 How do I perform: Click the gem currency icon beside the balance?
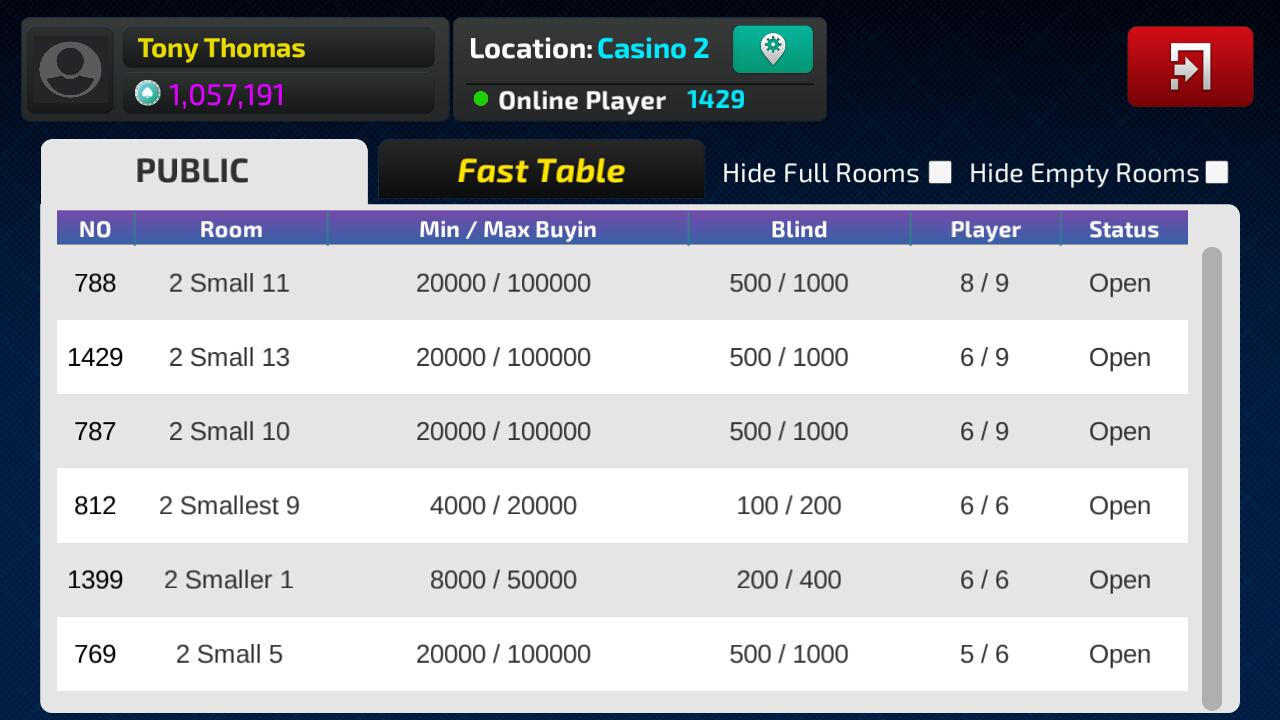click(x=148, y=93)
